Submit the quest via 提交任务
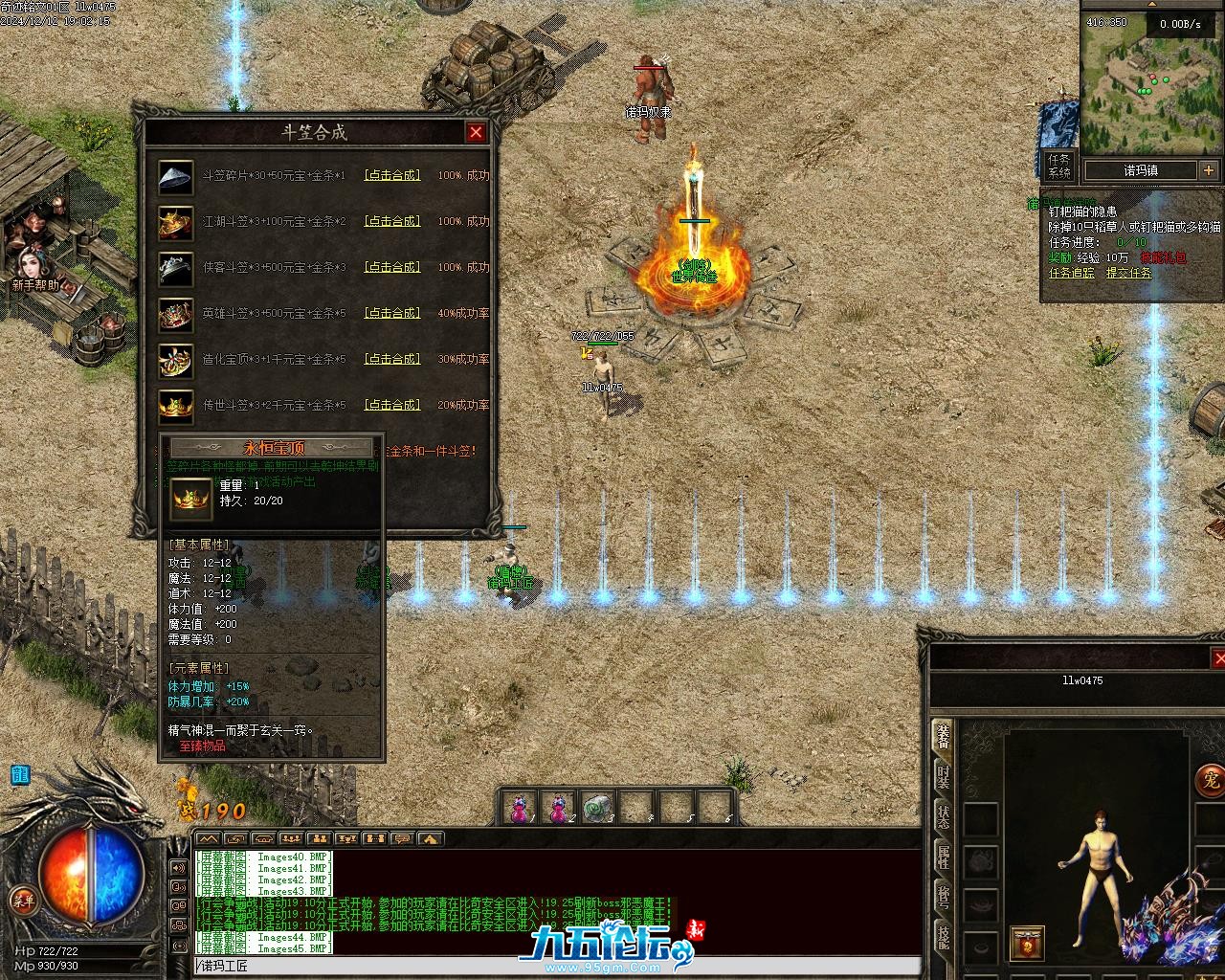The height and width of the screenshot is (980, 1225). (x=1129, y=273)
